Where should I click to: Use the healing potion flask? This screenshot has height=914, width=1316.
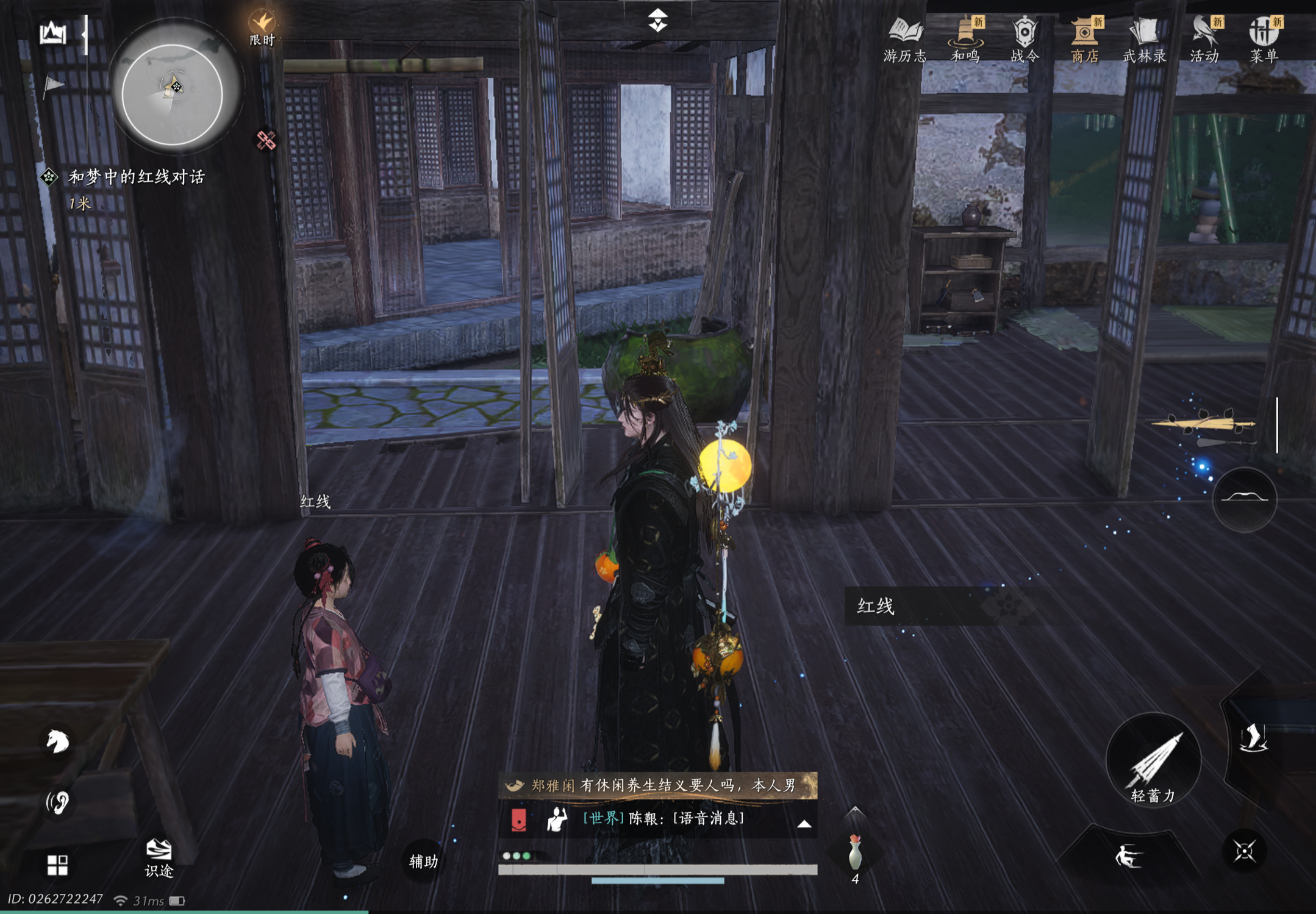point(855,852)
